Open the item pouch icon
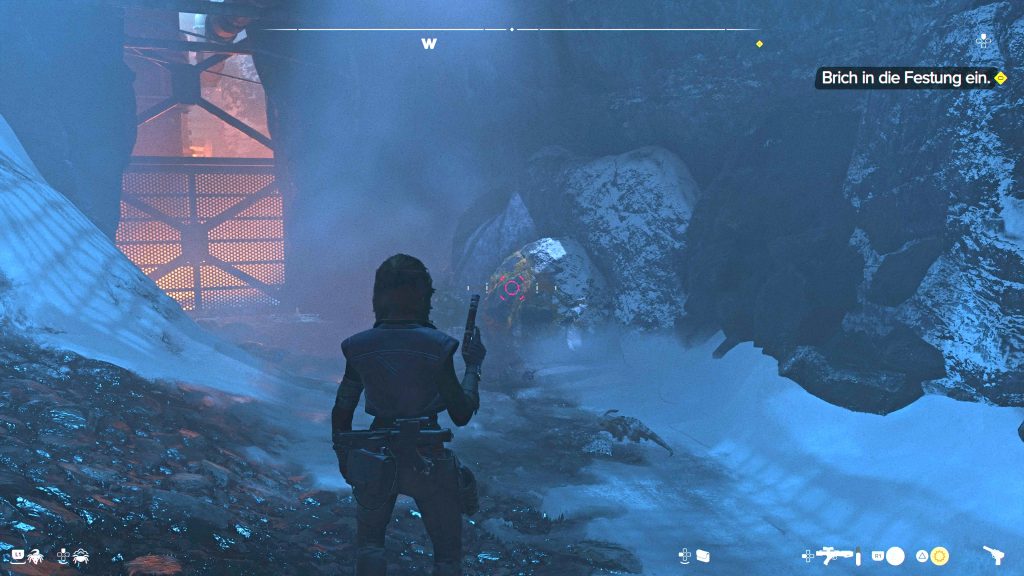The image size is (1024, 576). 702,555
